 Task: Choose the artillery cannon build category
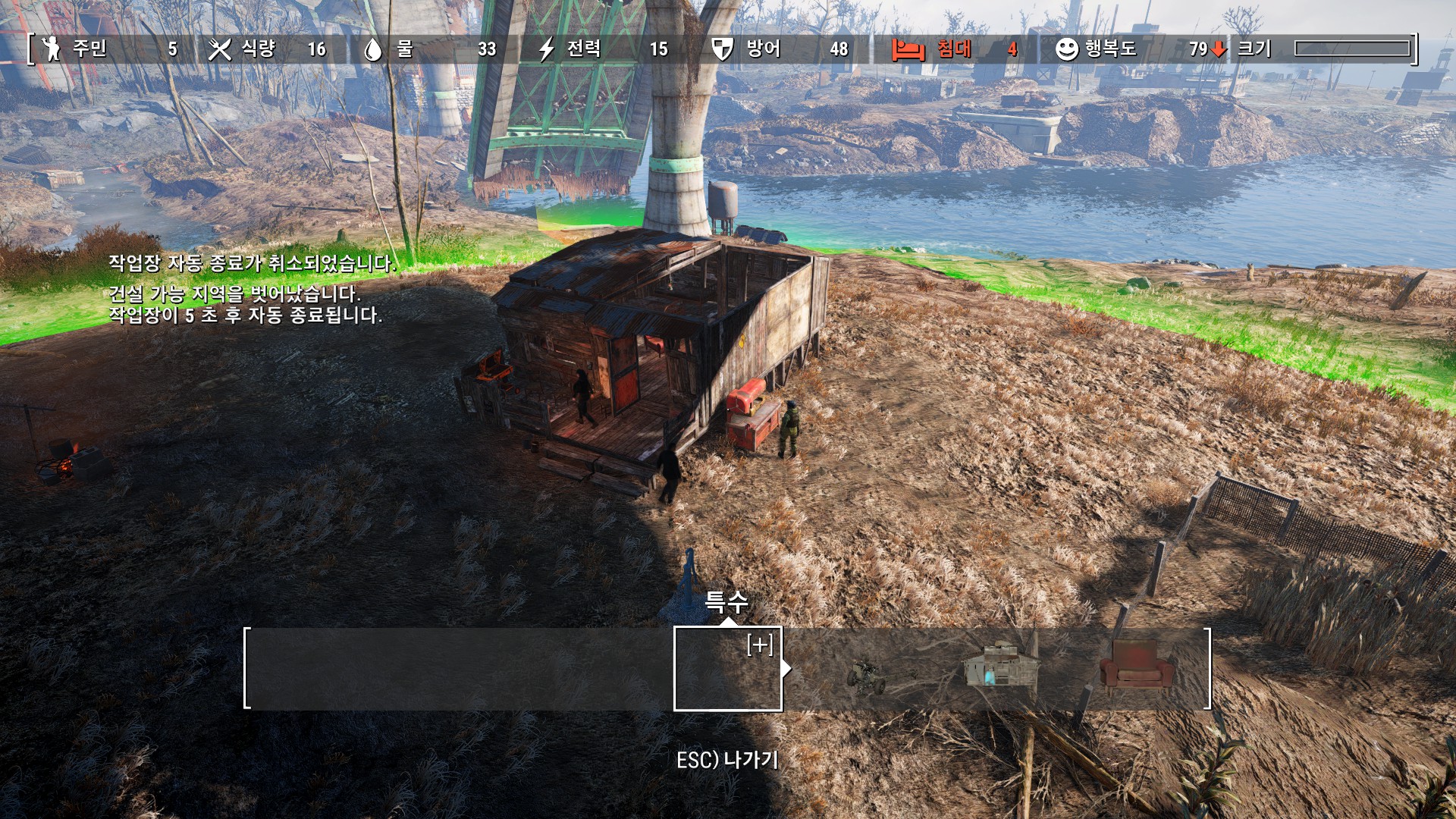point(866,675)
